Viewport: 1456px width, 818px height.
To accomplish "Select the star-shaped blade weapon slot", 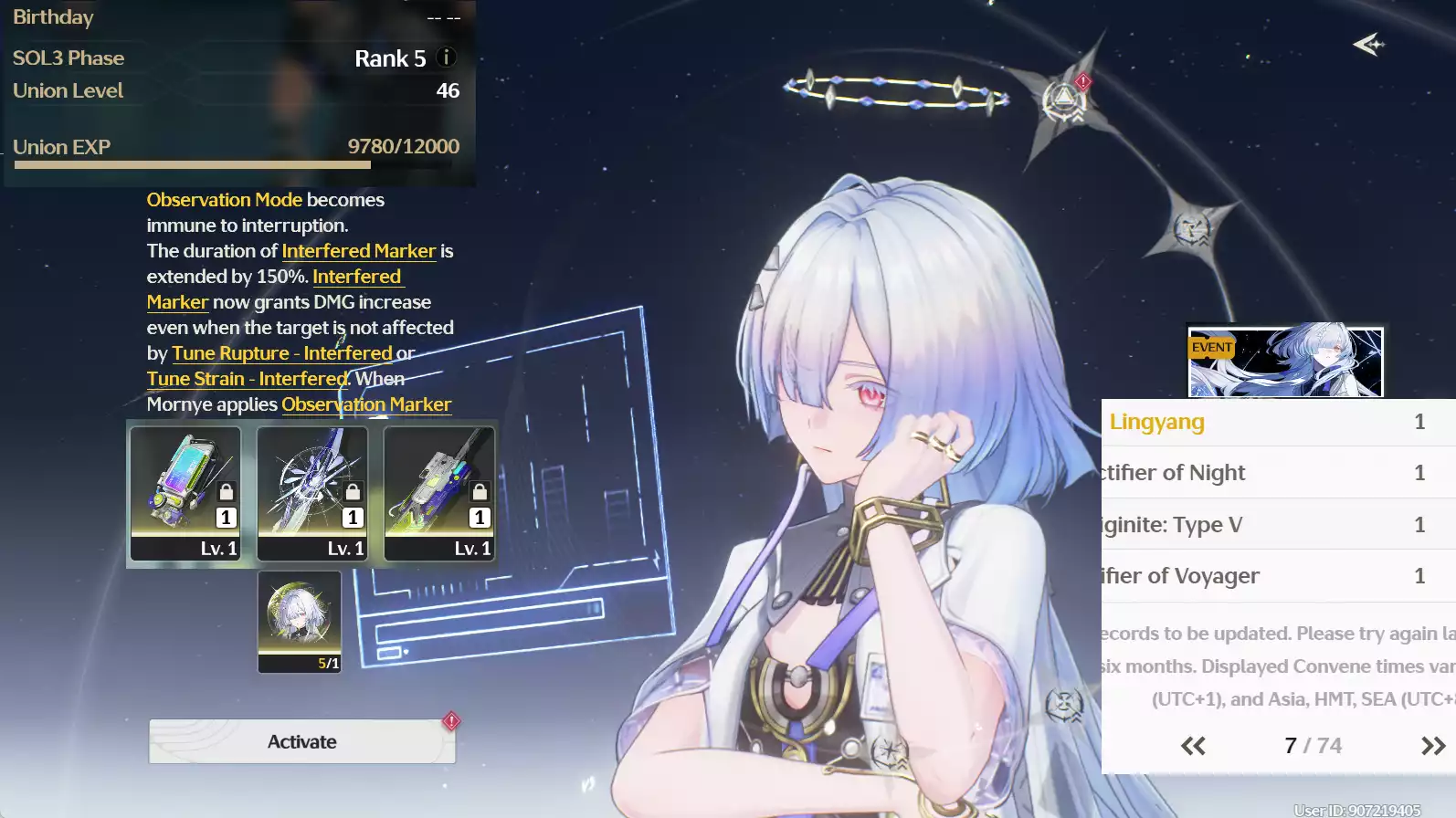I will pos(312,493).
